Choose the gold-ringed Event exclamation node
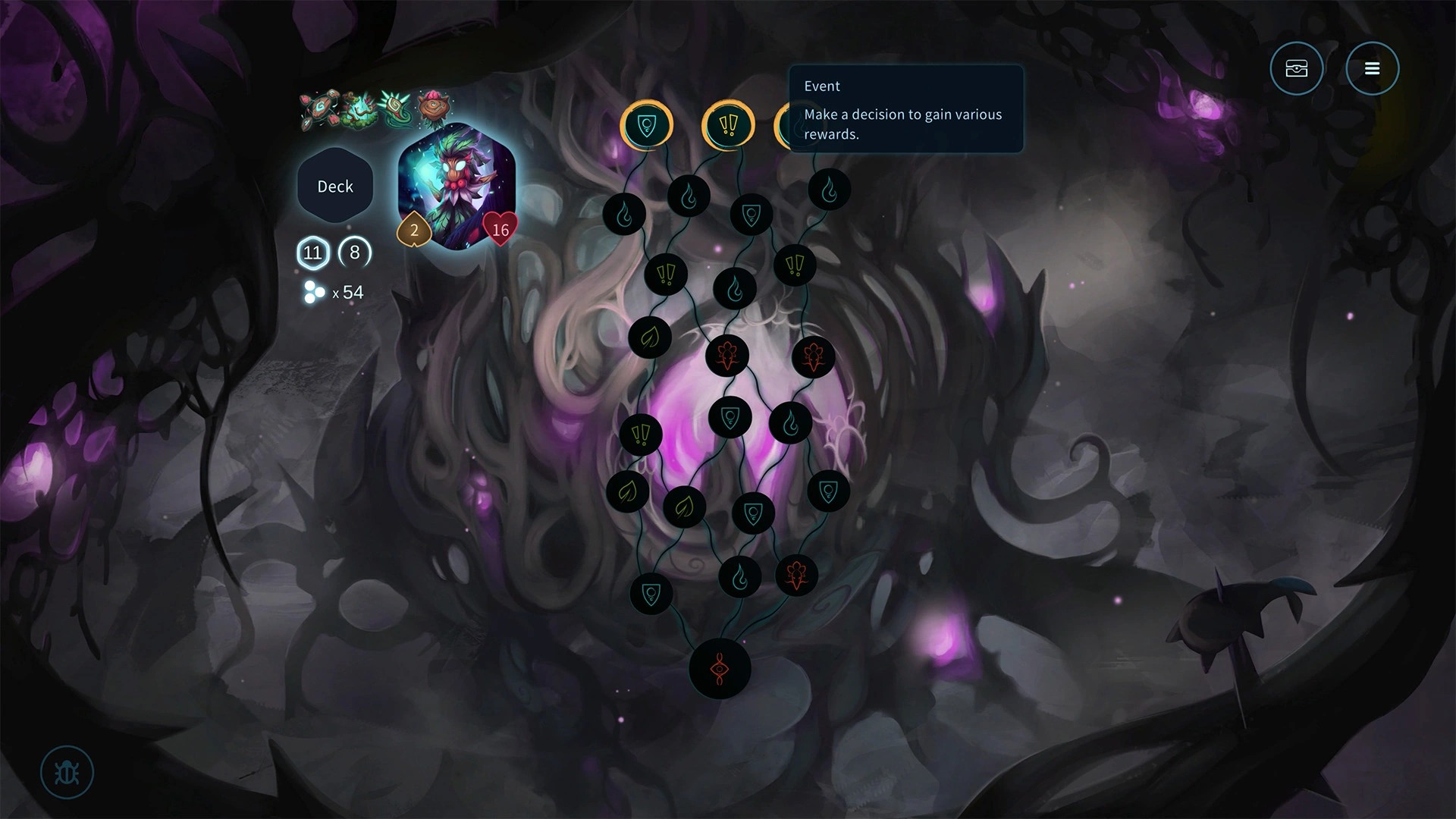The image size is (1456, 819). (x=728, y=125)
